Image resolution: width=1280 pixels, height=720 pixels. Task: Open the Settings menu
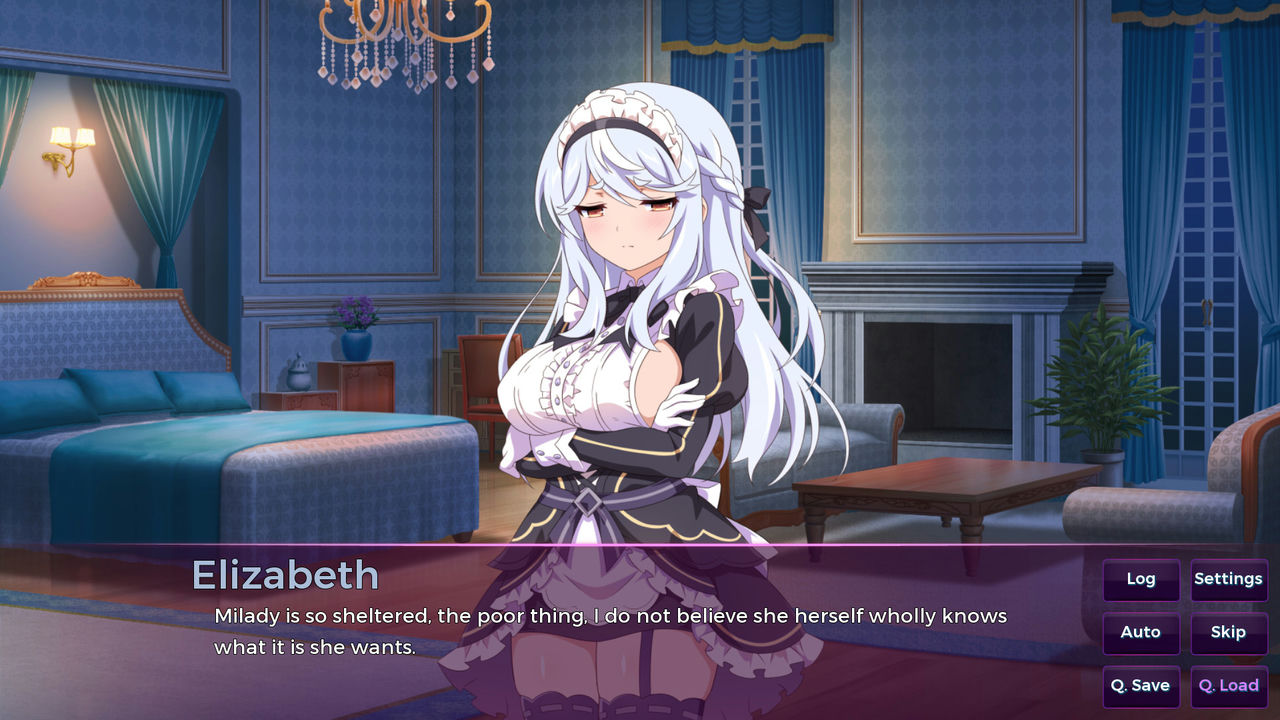click(x=1229, y=579)
